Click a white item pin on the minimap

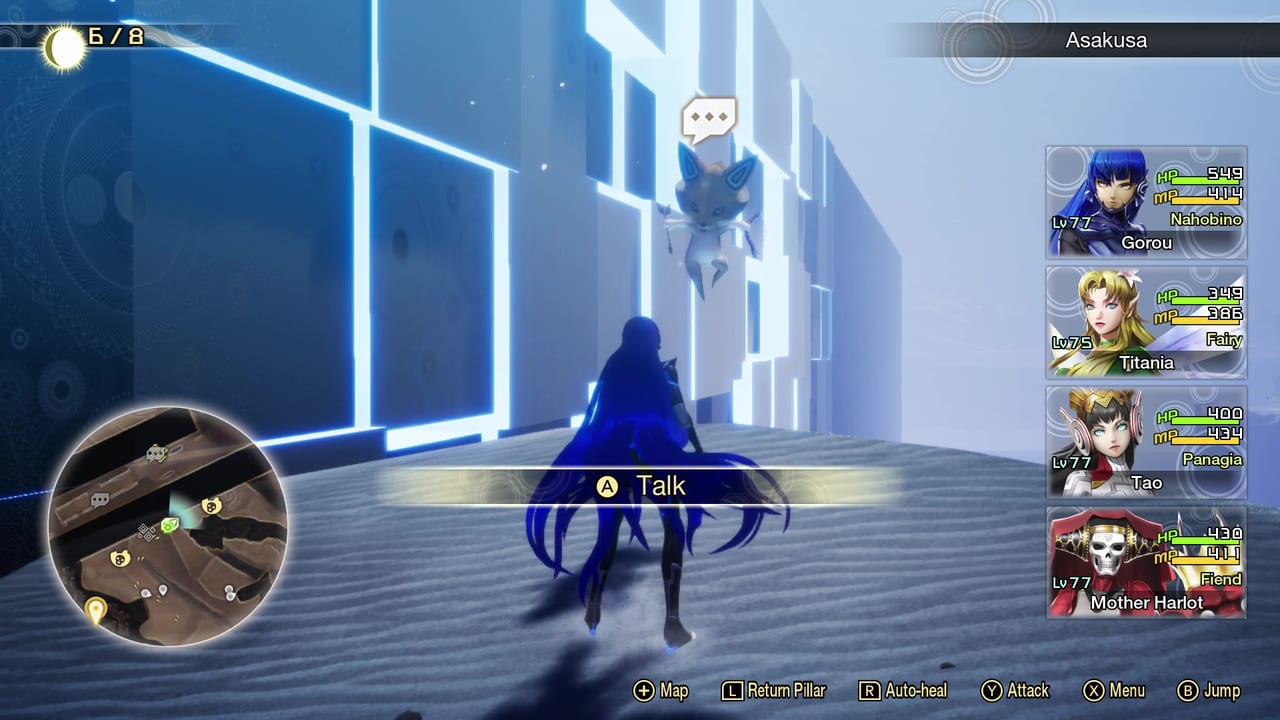tap(162, 590)
